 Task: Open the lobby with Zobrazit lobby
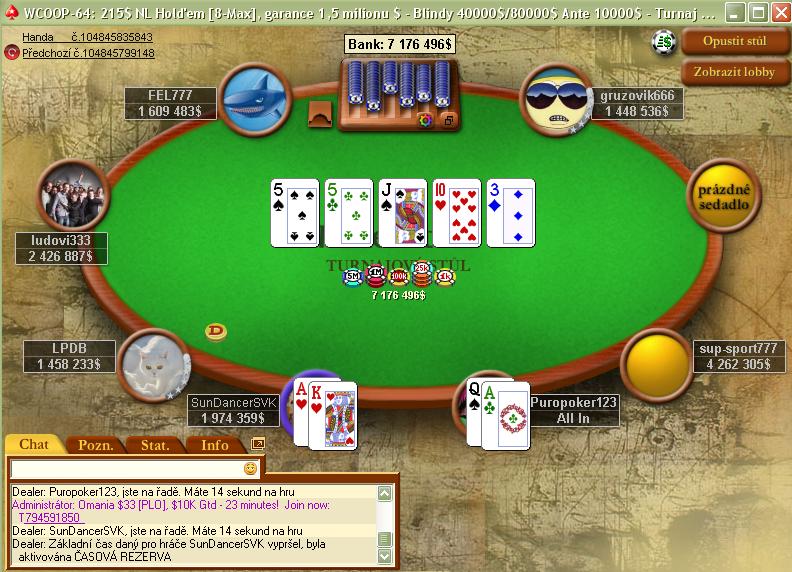(735, 72)
